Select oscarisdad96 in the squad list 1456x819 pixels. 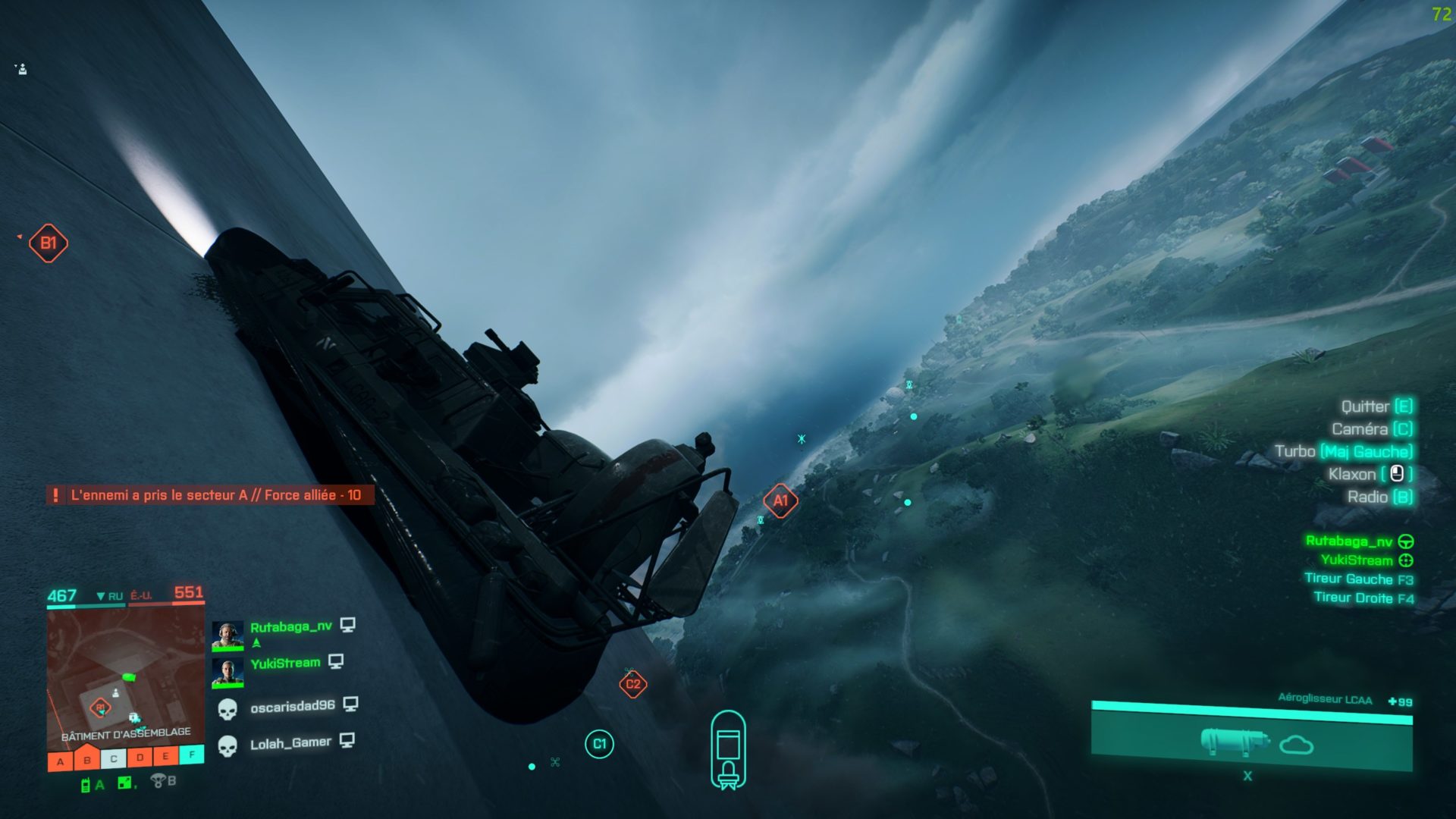coord(292,707)
